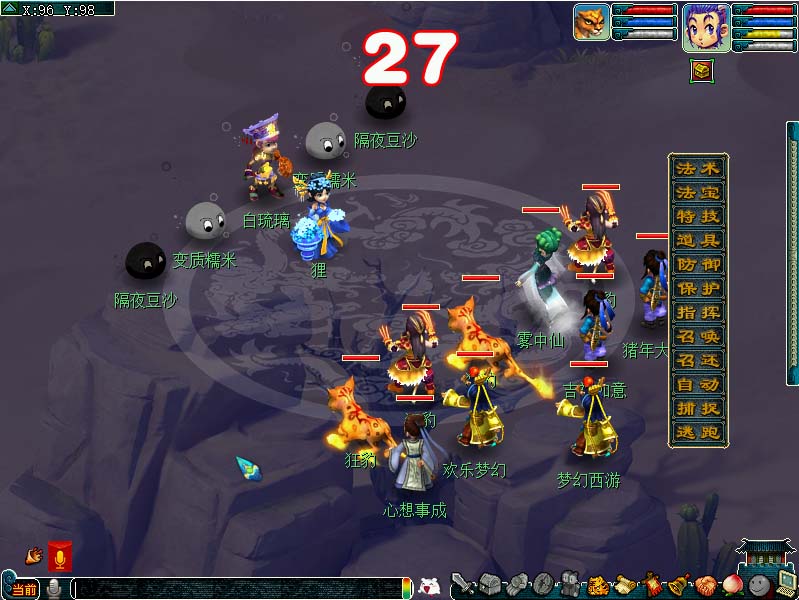This screenshot has height=600, width=799.
Task: Select the 逃跑 flee command
Action: [x=697, y=432]
